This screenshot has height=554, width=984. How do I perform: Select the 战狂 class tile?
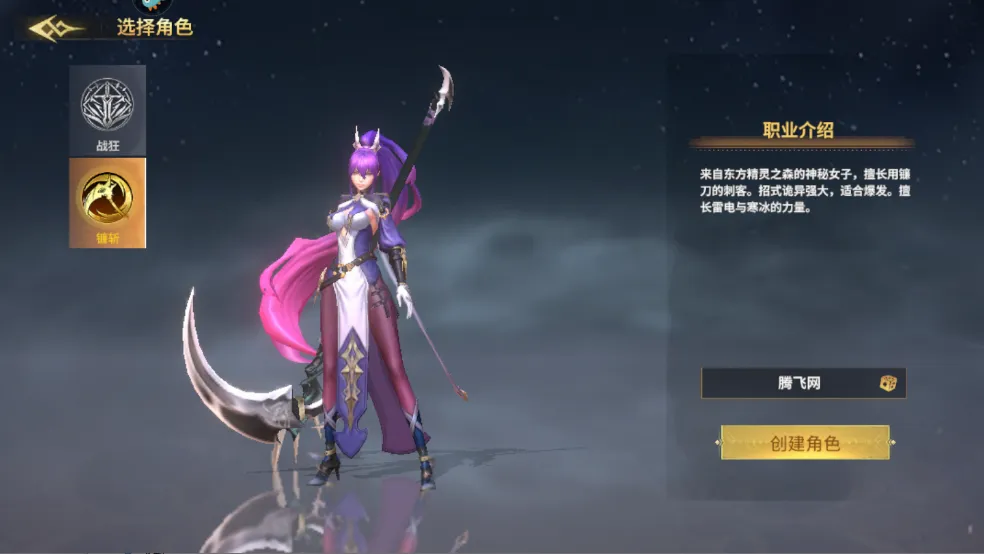click(107, 110)
